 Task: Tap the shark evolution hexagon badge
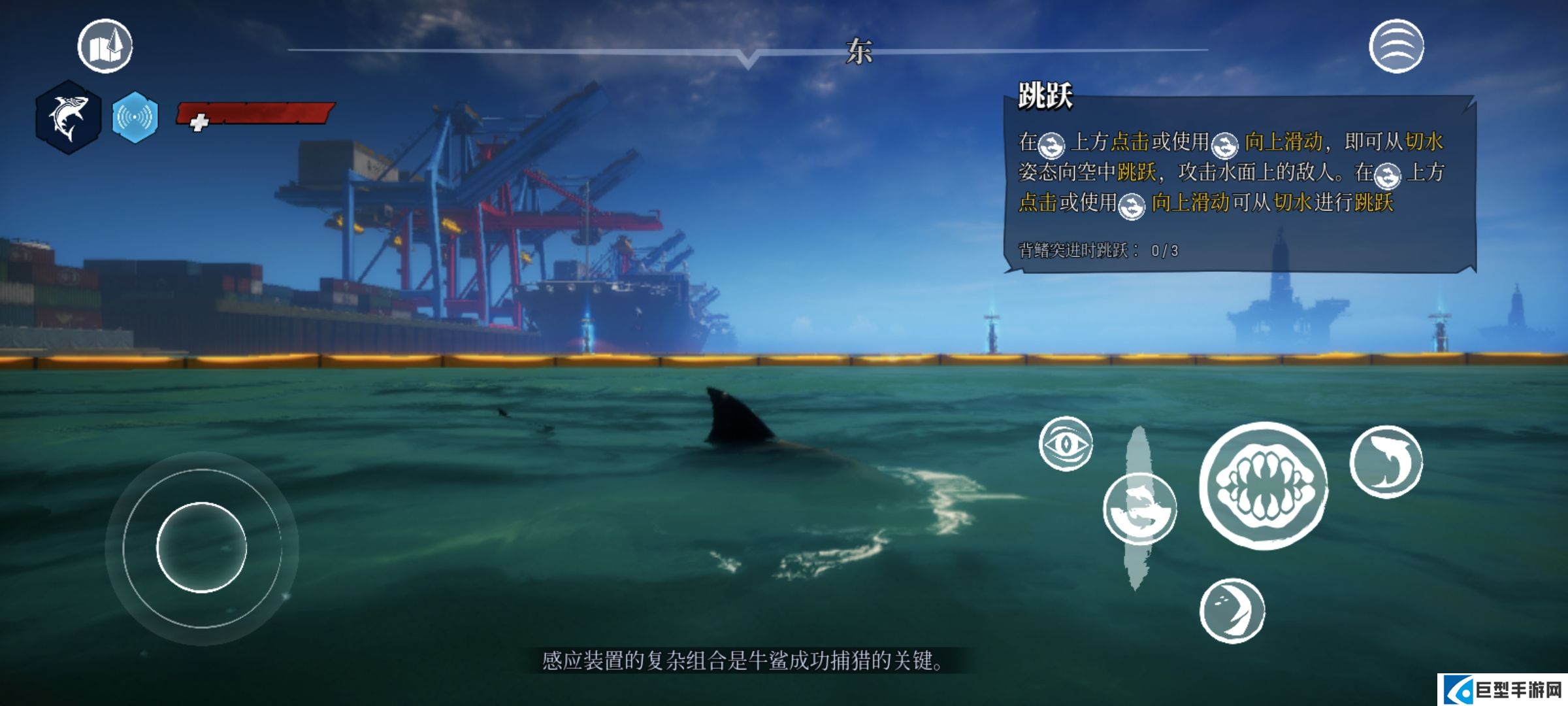[x=68, y=118]
